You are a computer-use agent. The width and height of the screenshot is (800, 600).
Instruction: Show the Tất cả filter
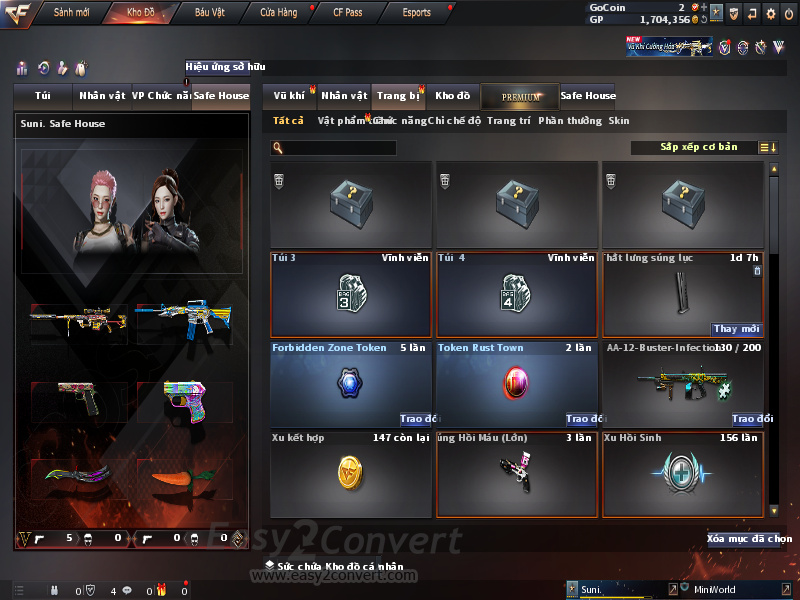pos(288,121)
